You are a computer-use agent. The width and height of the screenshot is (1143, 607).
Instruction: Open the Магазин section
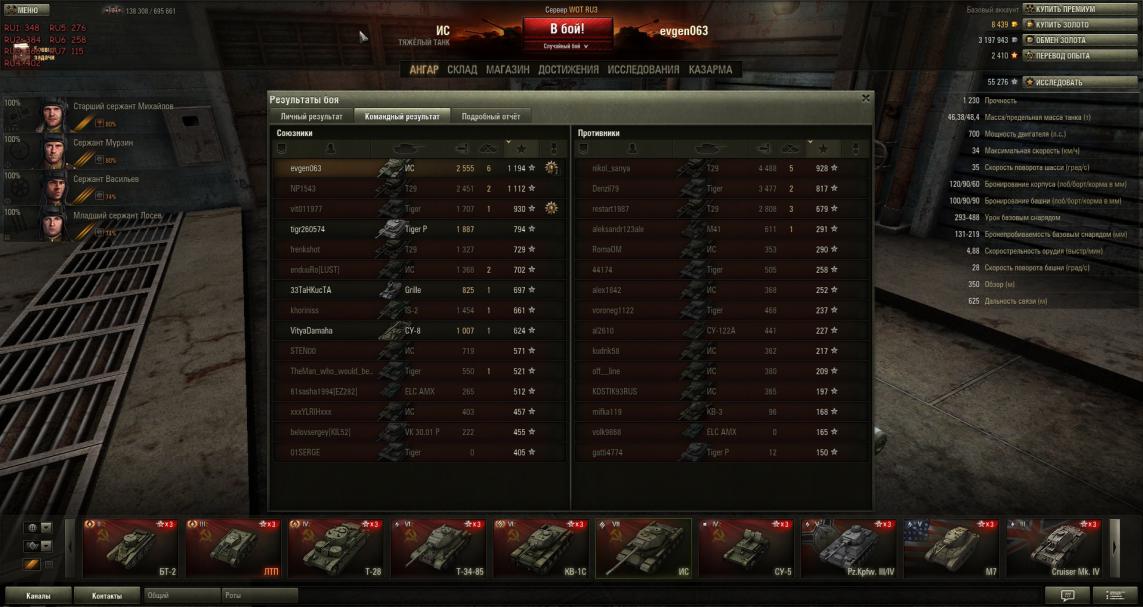(x=508, y=70)
